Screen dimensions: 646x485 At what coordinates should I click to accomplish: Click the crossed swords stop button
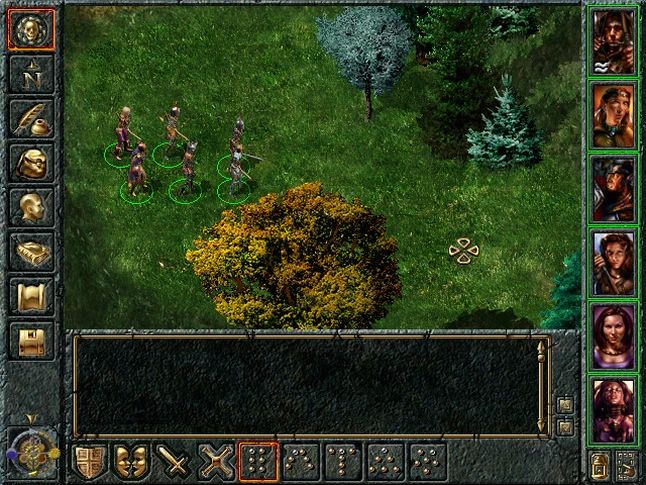pos(215,461)
